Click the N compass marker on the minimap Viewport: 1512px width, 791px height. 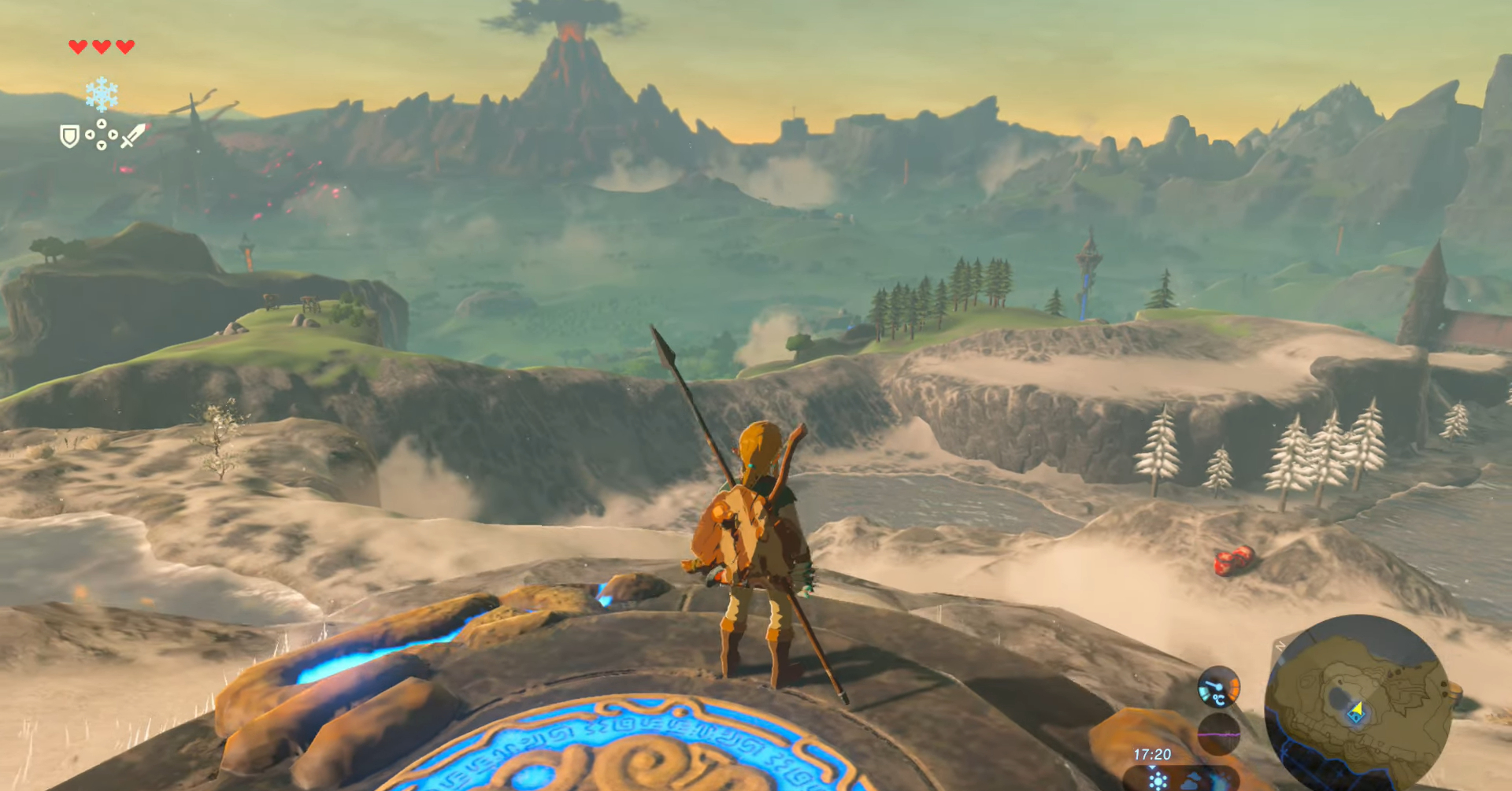[x=1280, y=645]
